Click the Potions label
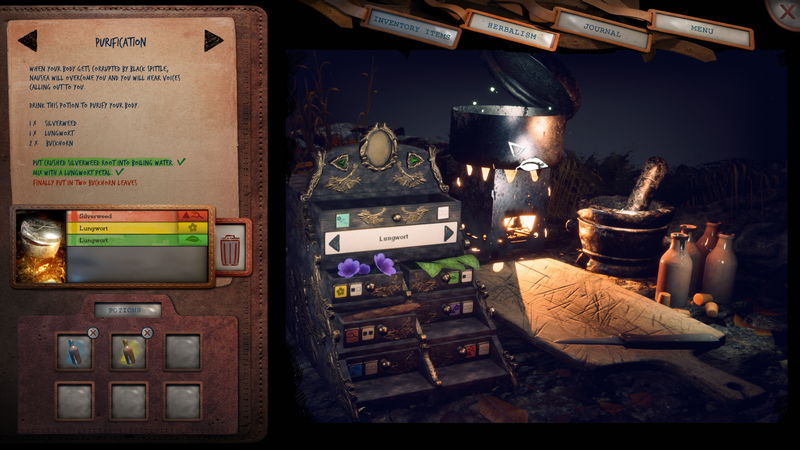This screenshot has width=800, height=450. click(128, 311)
